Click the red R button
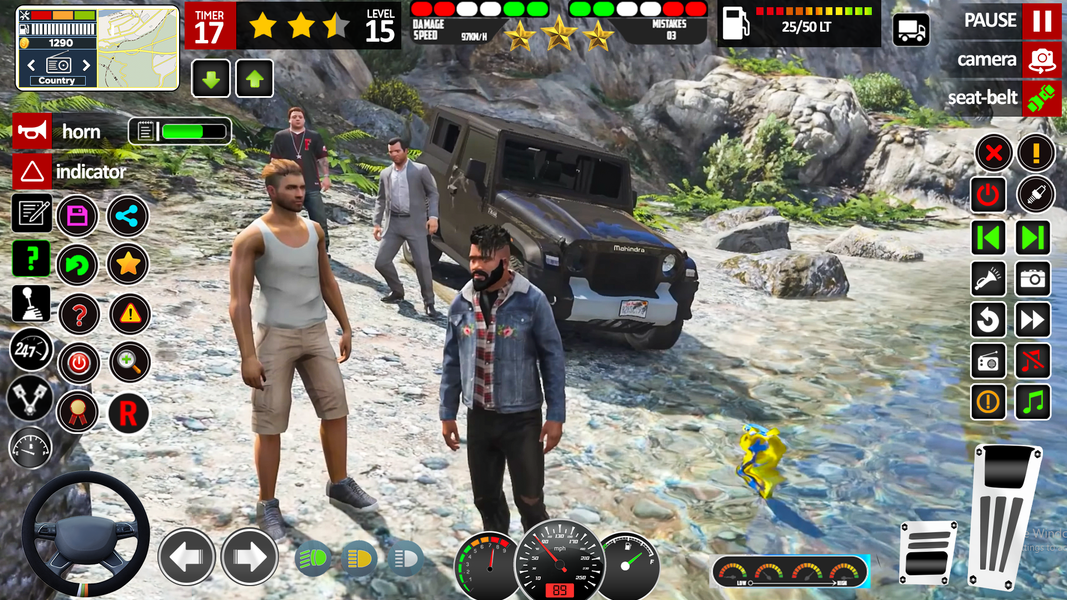The height and width of the screenshot is (600, 1067). tap(128, 412)
